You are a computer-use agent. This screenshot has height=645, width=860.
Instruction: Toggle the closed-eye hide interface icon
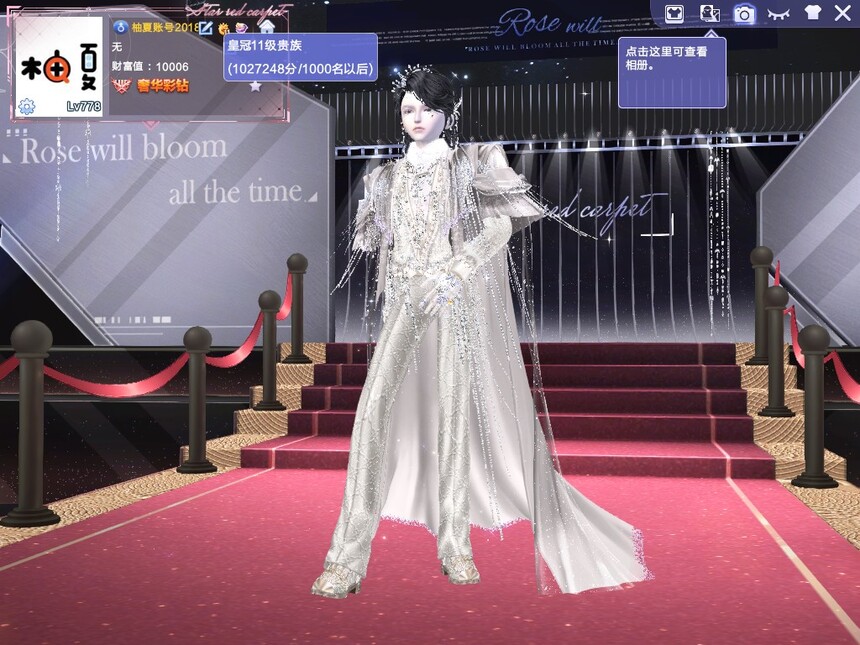tap(778, 13)
